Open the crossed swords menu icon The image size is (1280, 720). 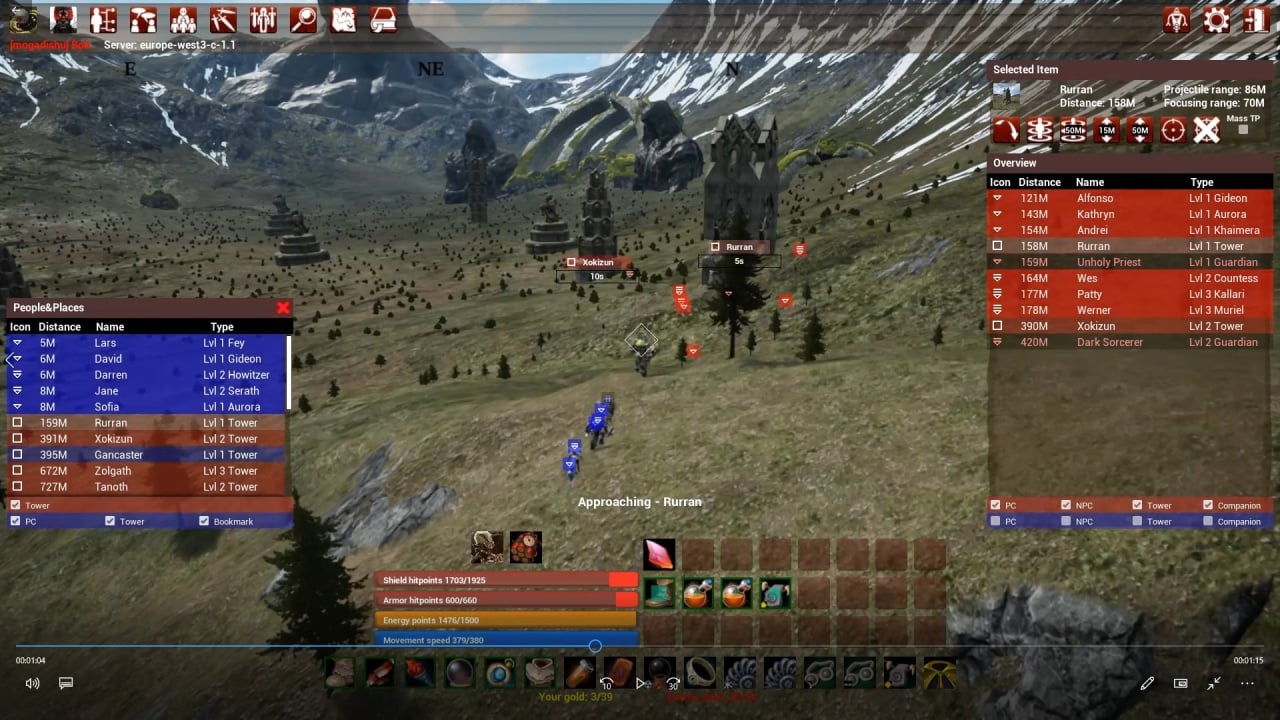223,20
